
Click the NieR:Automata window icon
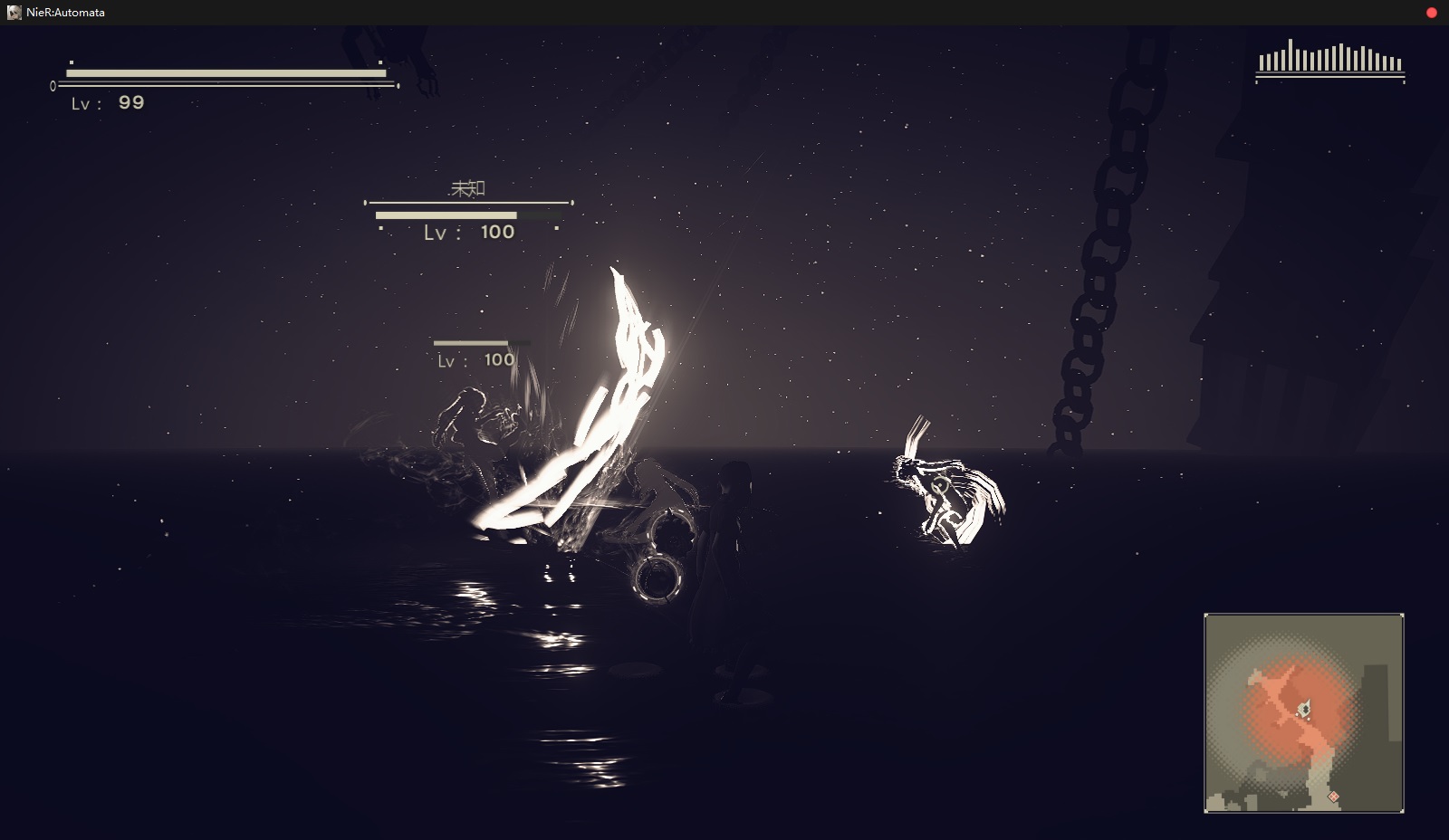14,13
